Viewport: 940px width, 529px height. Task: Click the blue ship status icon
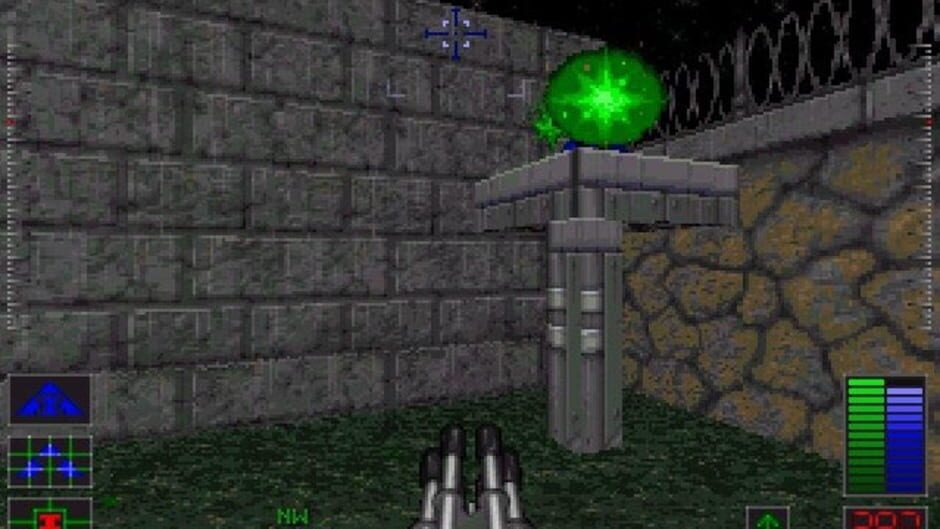(x=50, y=399)
